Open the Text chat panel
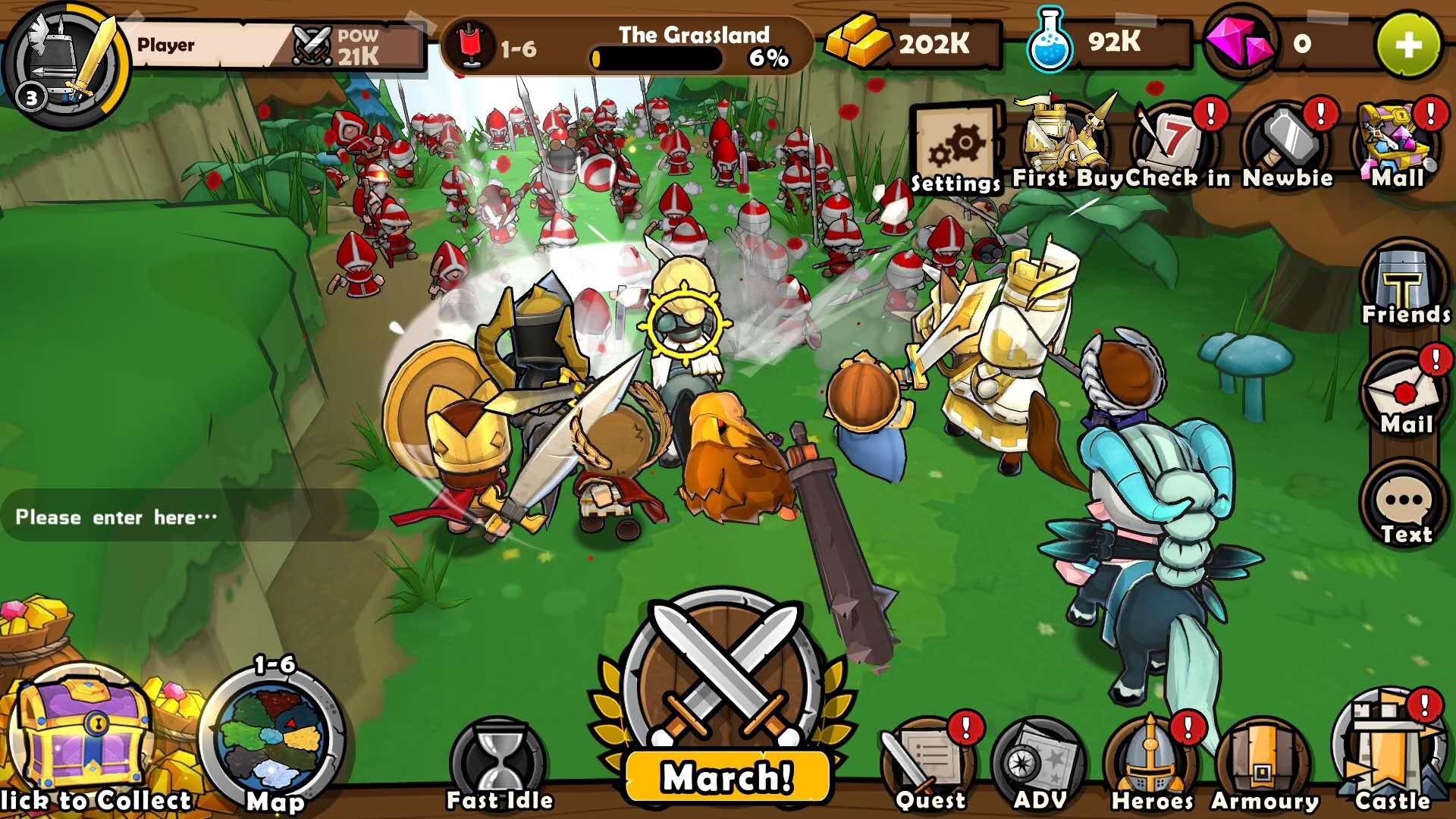The width and height of the screenshot is (1456, 819). (x=1405, y=502)
